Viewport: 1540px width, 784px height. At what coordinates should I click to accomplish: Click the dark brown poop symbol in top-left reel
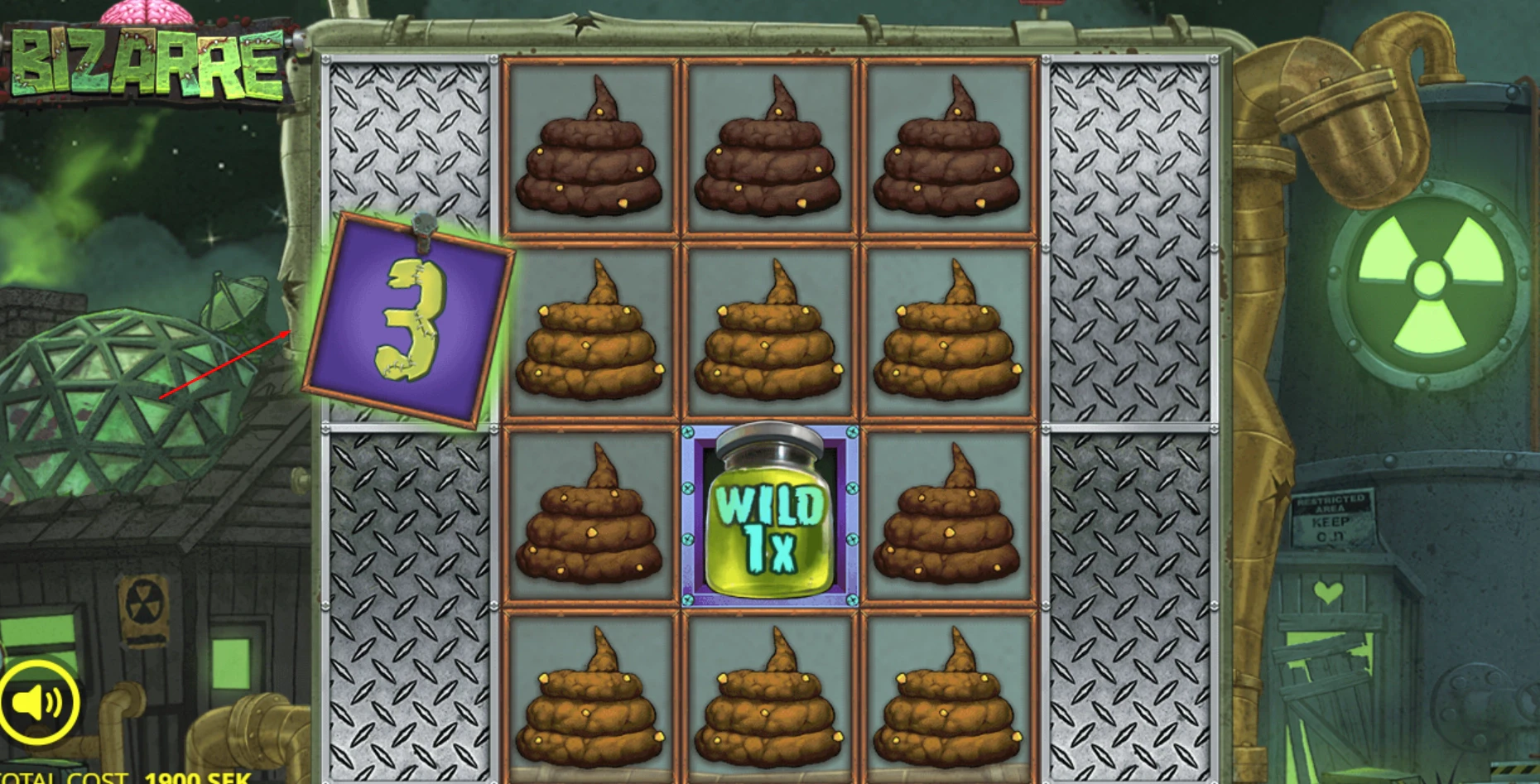point(592,149)
